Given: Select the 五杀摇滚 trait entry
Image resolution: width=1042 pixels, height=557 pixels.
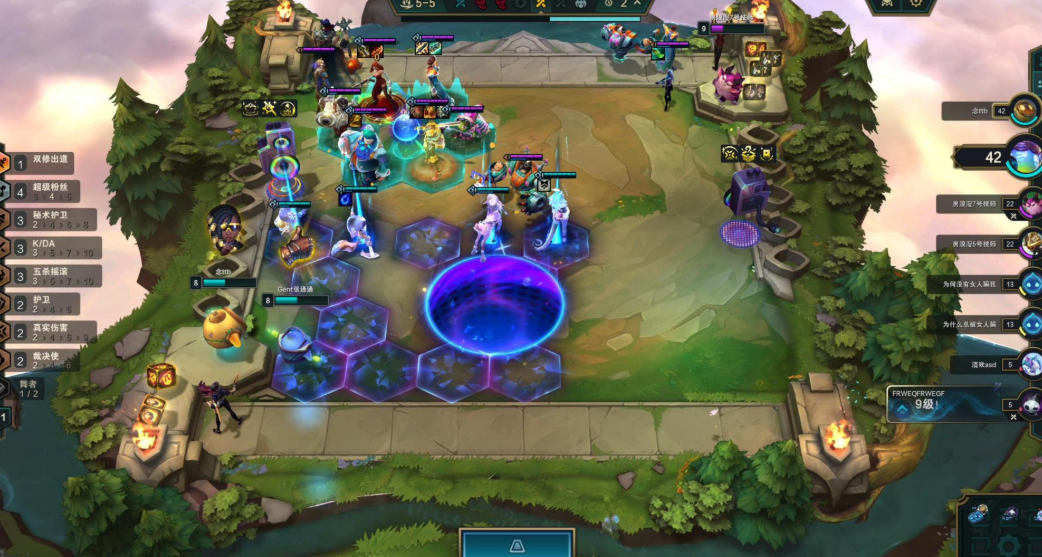Looking at the screenshot, I should point(50,275).
